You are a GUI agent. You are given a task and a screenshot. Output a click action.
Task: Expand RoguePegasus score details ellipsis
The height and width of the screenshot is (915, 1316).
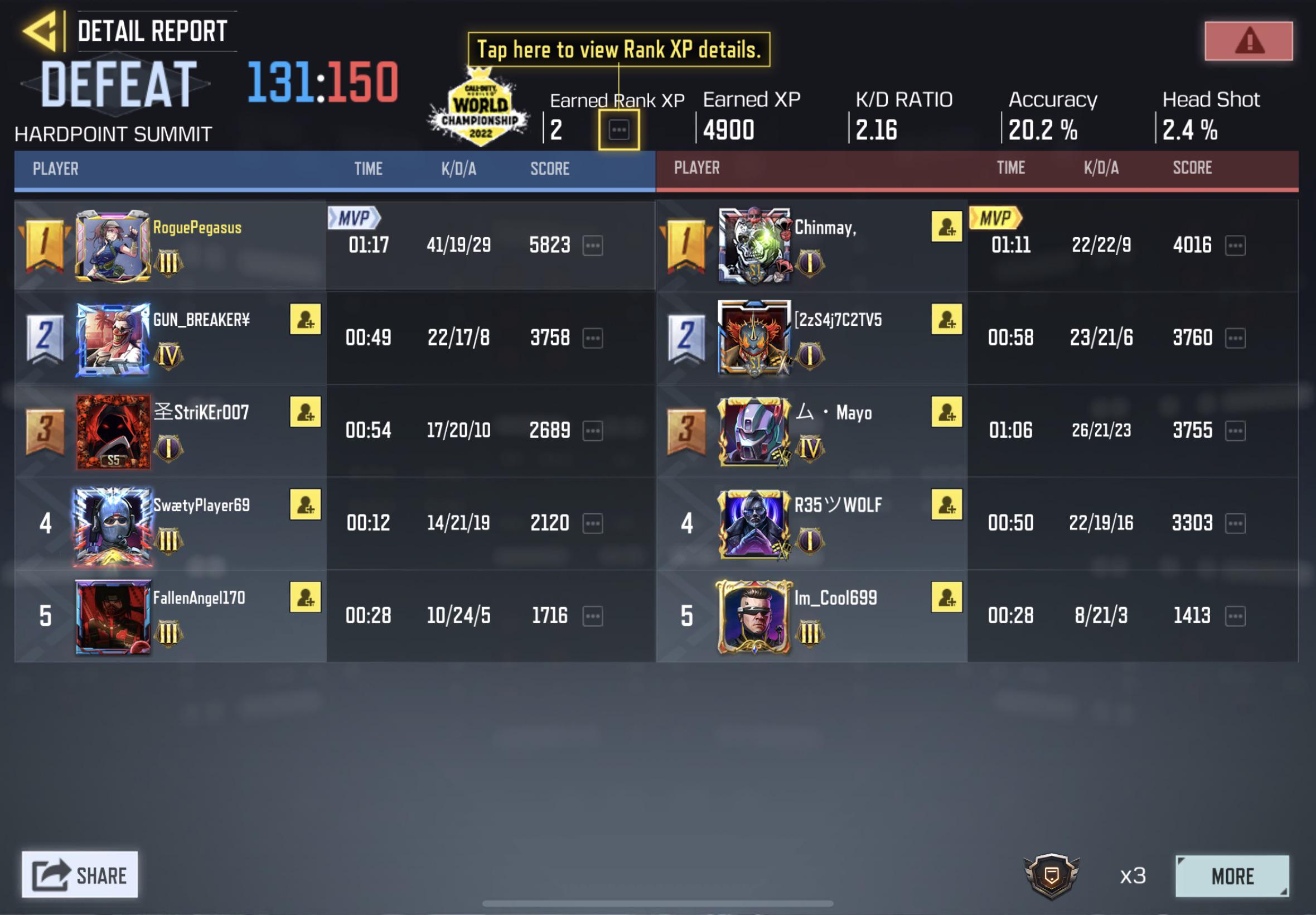[593, 245]
